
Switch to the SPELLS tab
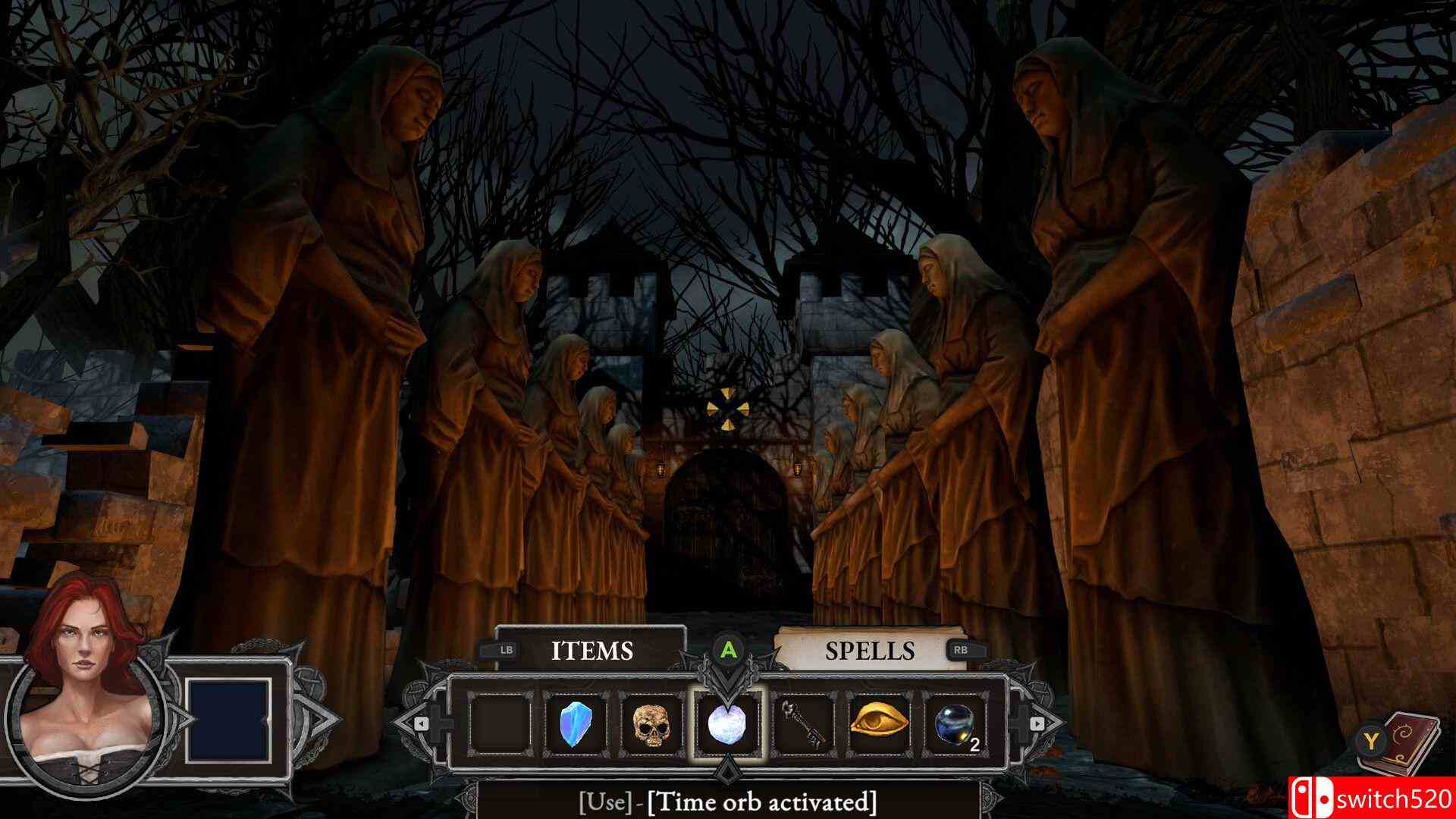click(x=871, y=650)
